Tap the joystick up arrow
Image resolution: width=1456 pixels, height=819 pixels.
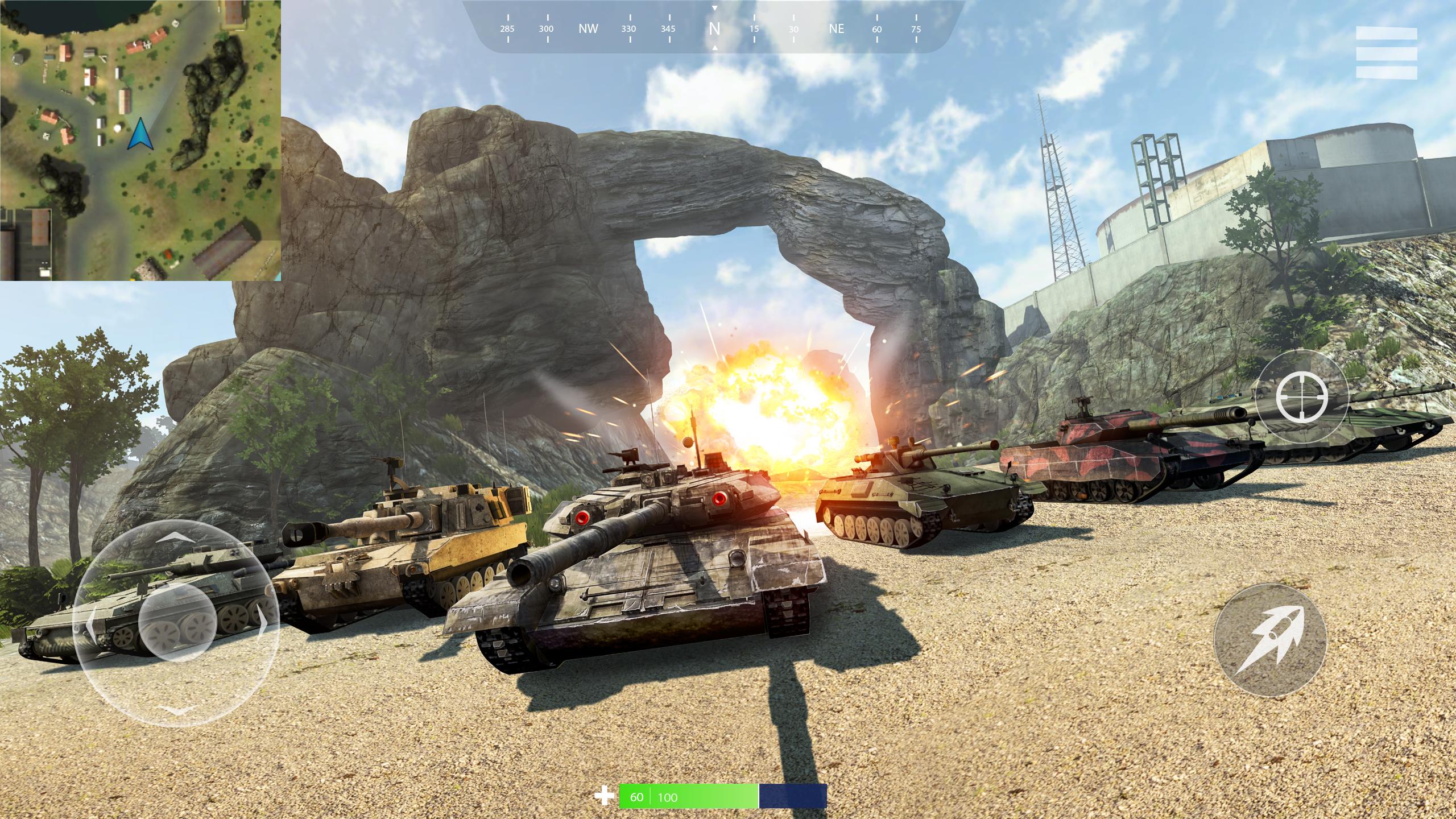176,536
